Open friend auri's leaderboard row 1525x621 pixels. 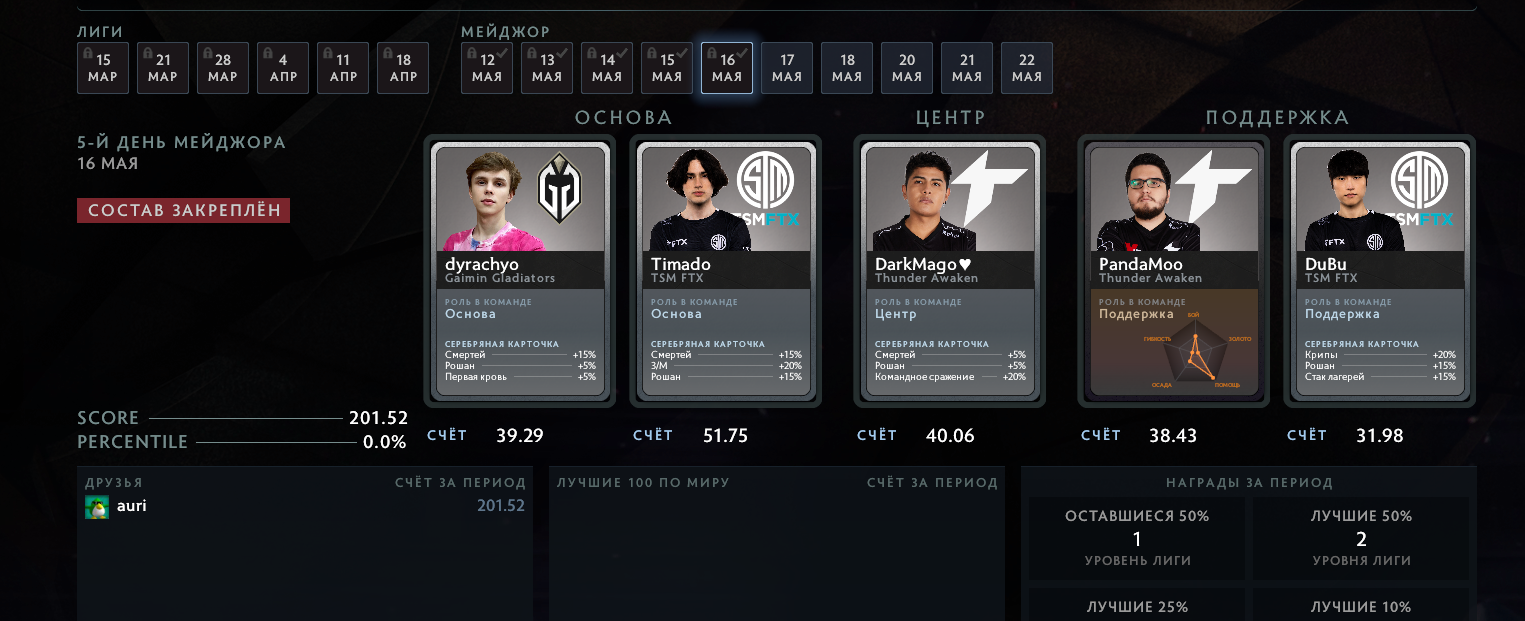pyautogui.click(x=305, y=506)
